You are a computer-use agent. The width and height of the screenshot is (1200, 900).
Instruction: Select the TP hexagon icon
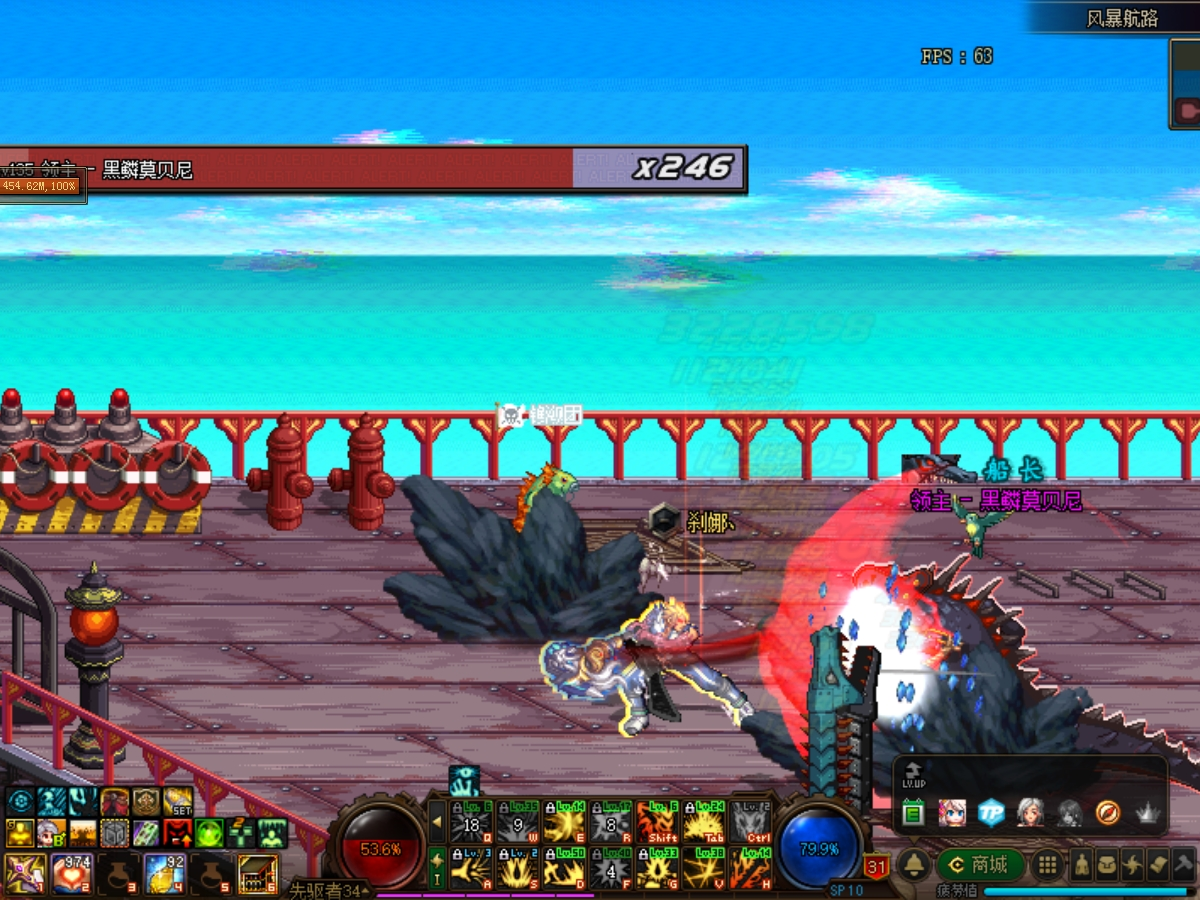(990, 812)
